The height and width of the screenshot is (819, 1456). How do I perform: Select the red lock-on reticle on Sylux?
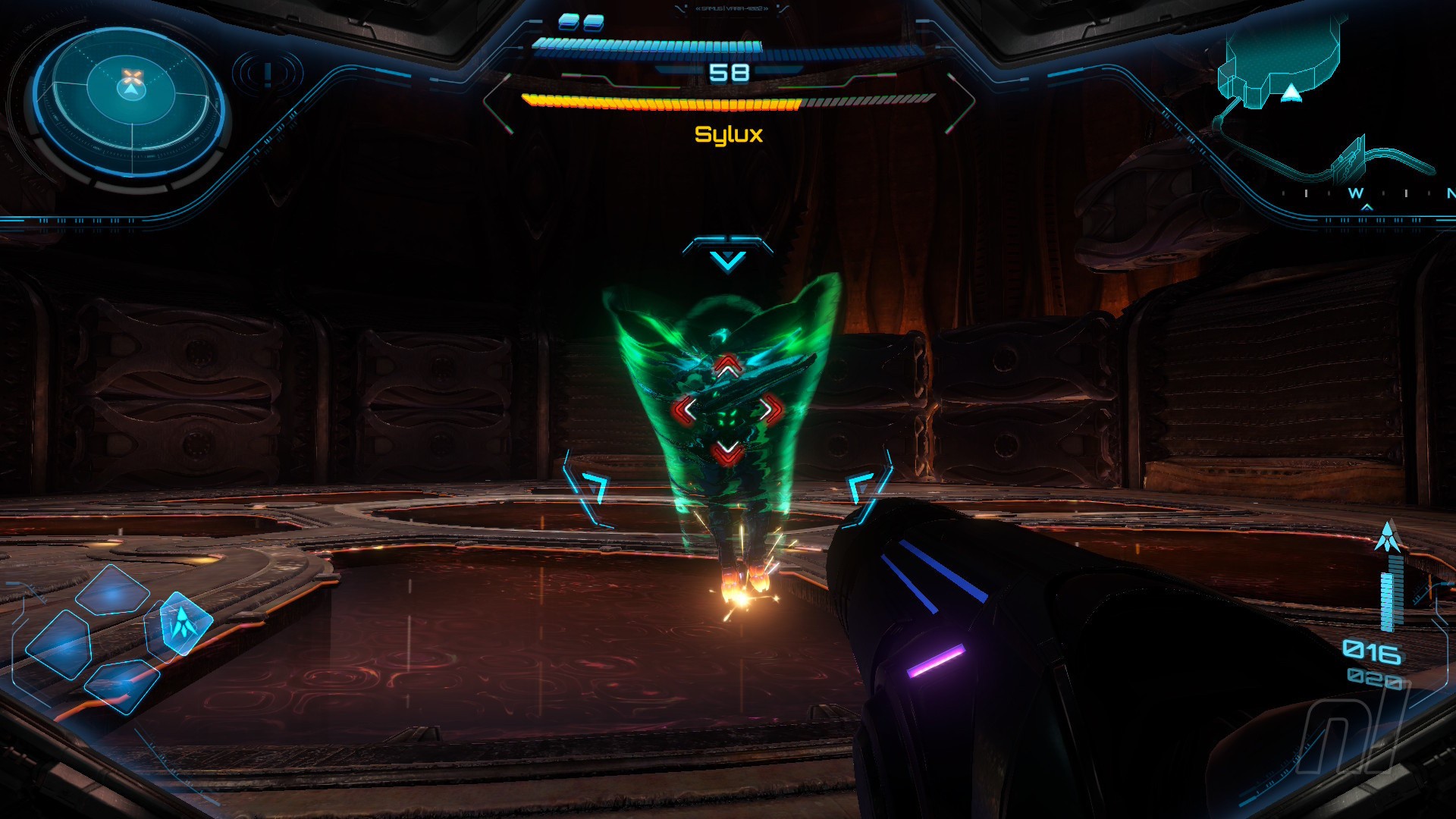point(727,409)
